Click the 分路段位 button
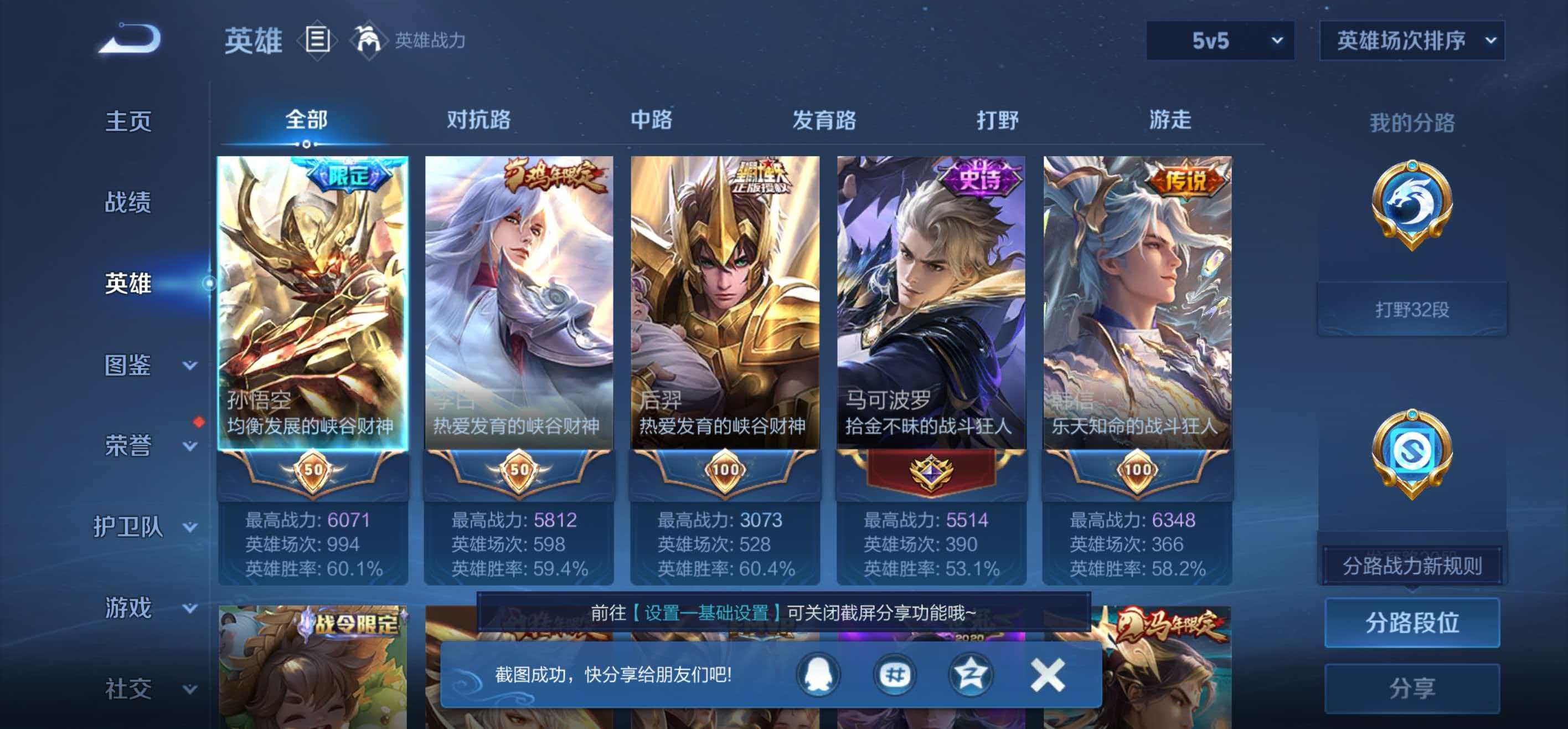The height and width of the screenshot is (729, 1568). 1412,623
